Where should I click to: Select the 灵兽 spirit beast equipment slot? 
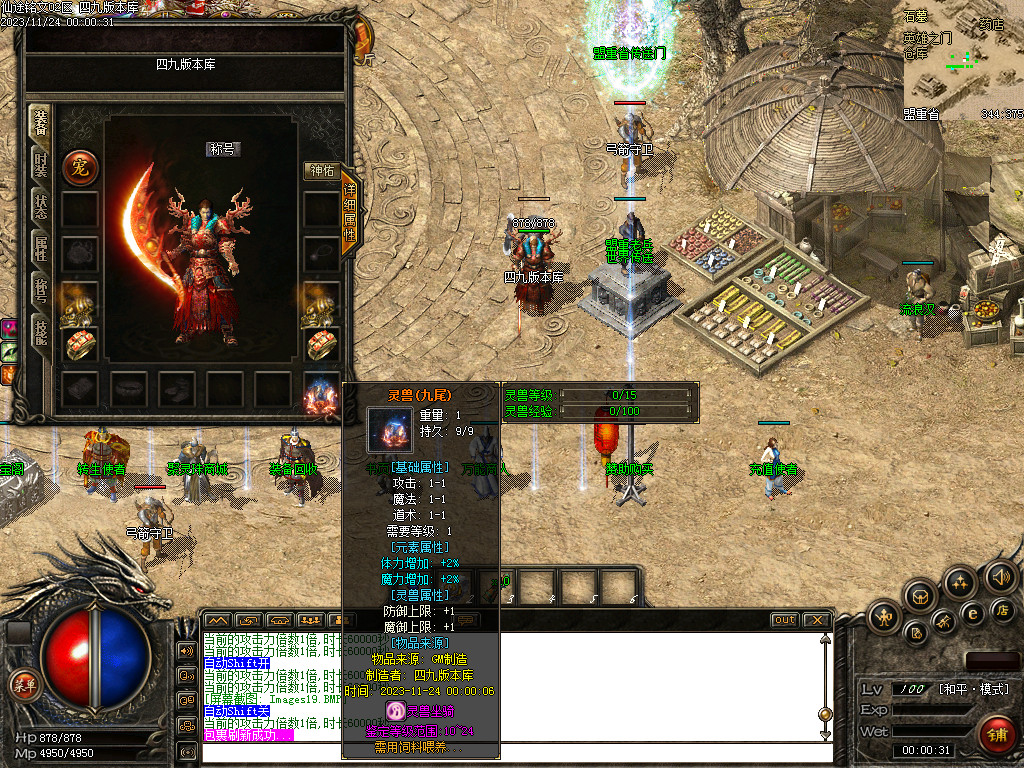320,396
